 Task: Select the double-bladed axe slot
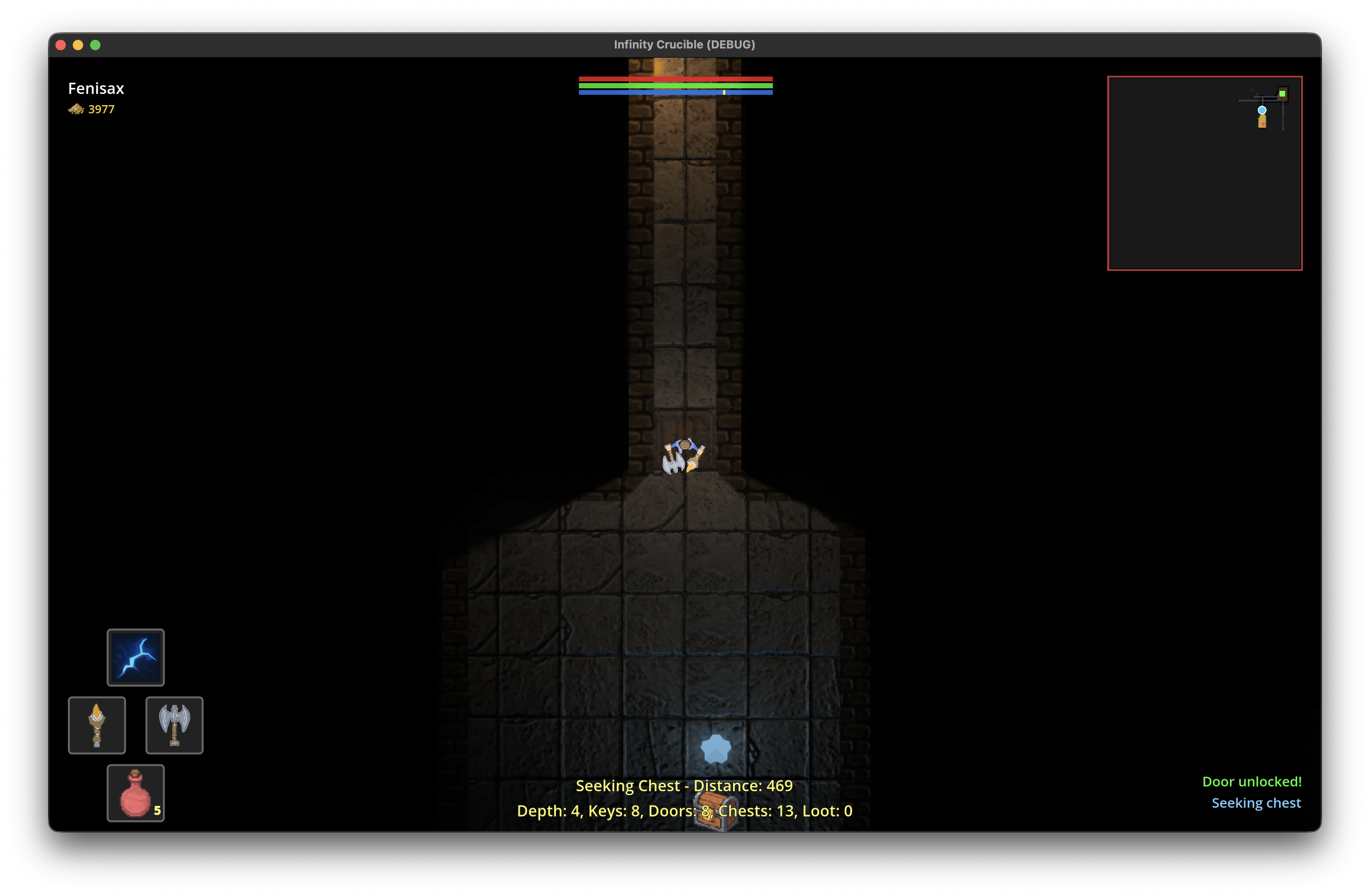174,725
